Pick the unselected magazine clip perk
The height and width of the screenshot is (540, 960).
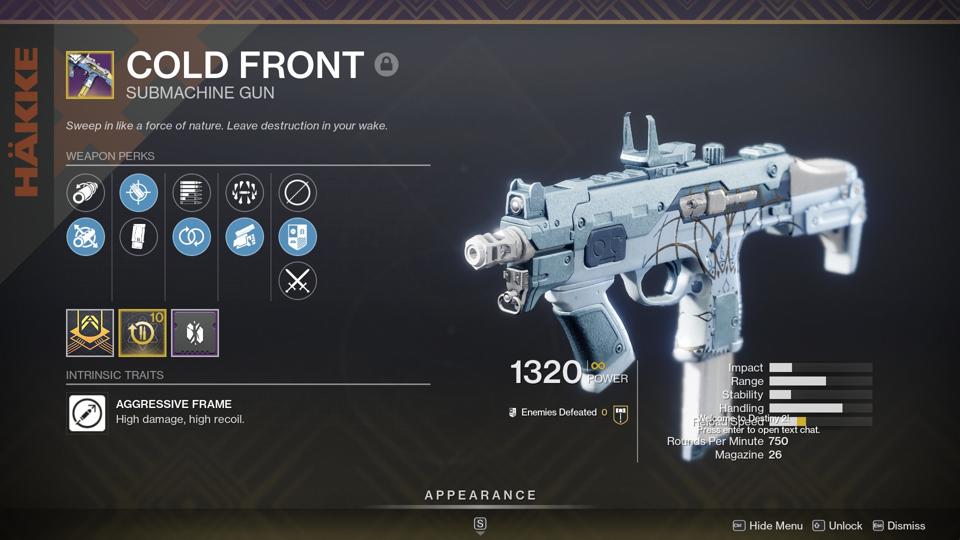pos(138,237)
